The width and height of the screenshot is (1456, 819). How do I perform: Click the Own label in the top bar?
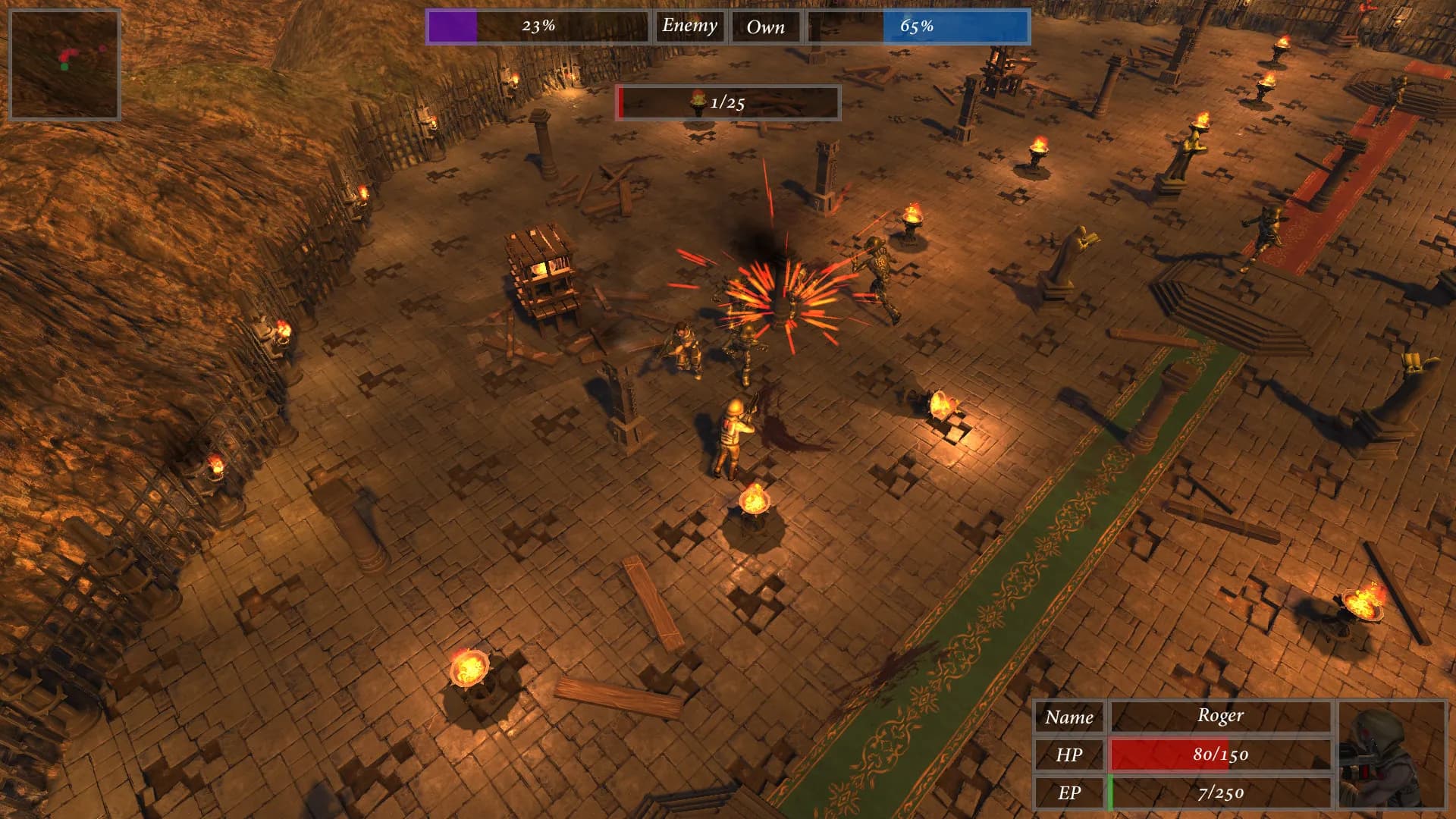click(767, 27)
